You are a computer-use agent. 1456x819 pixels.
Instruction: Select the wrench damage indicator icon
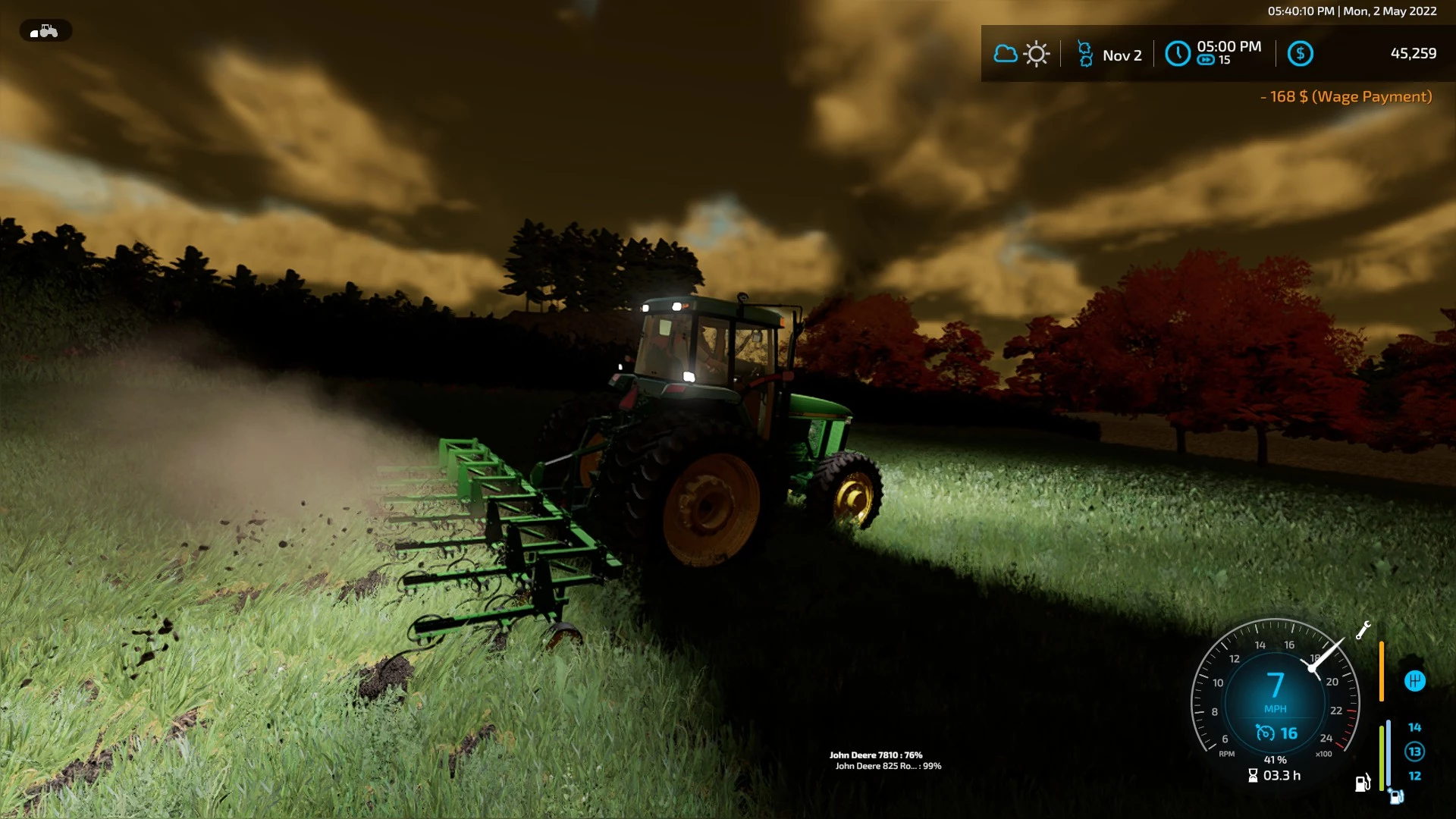point(1363,630)
